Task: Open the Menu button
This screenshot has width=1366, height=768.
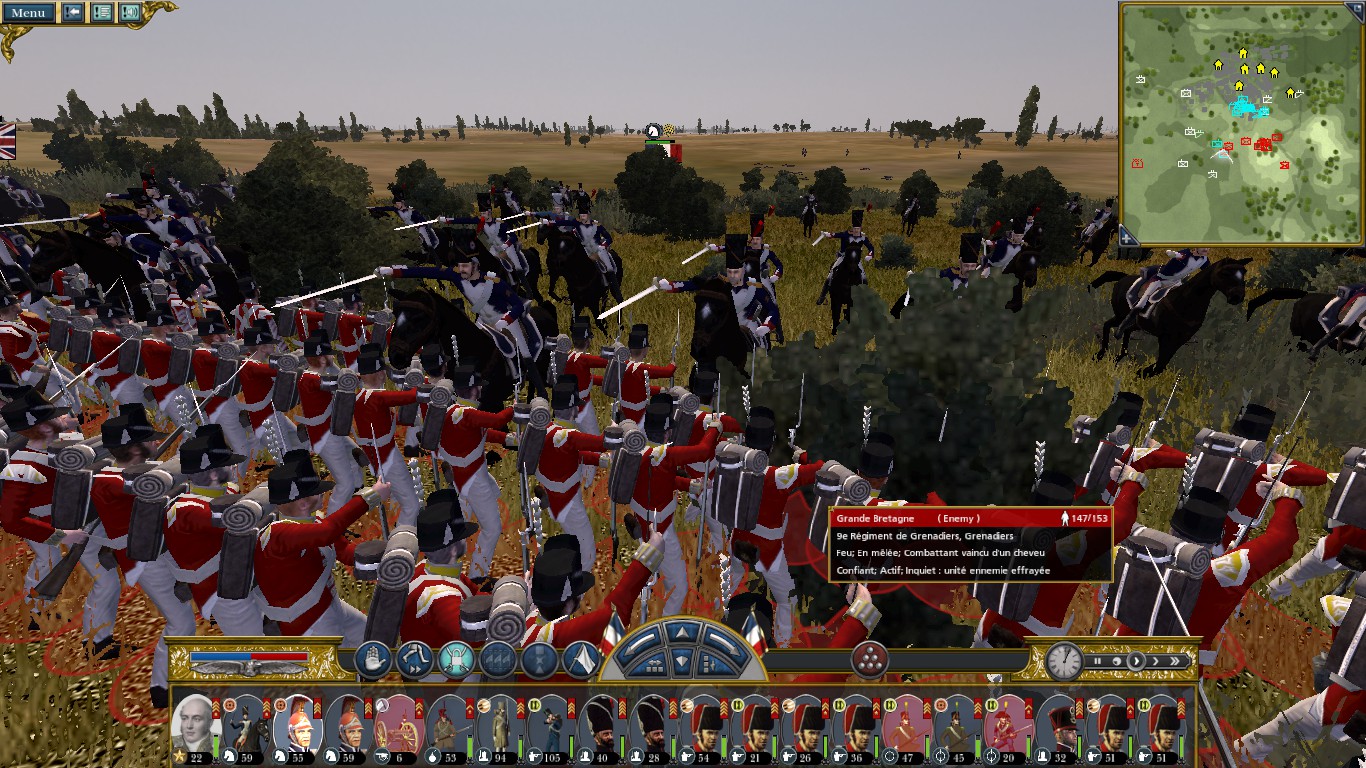Action: pos(28,13)
